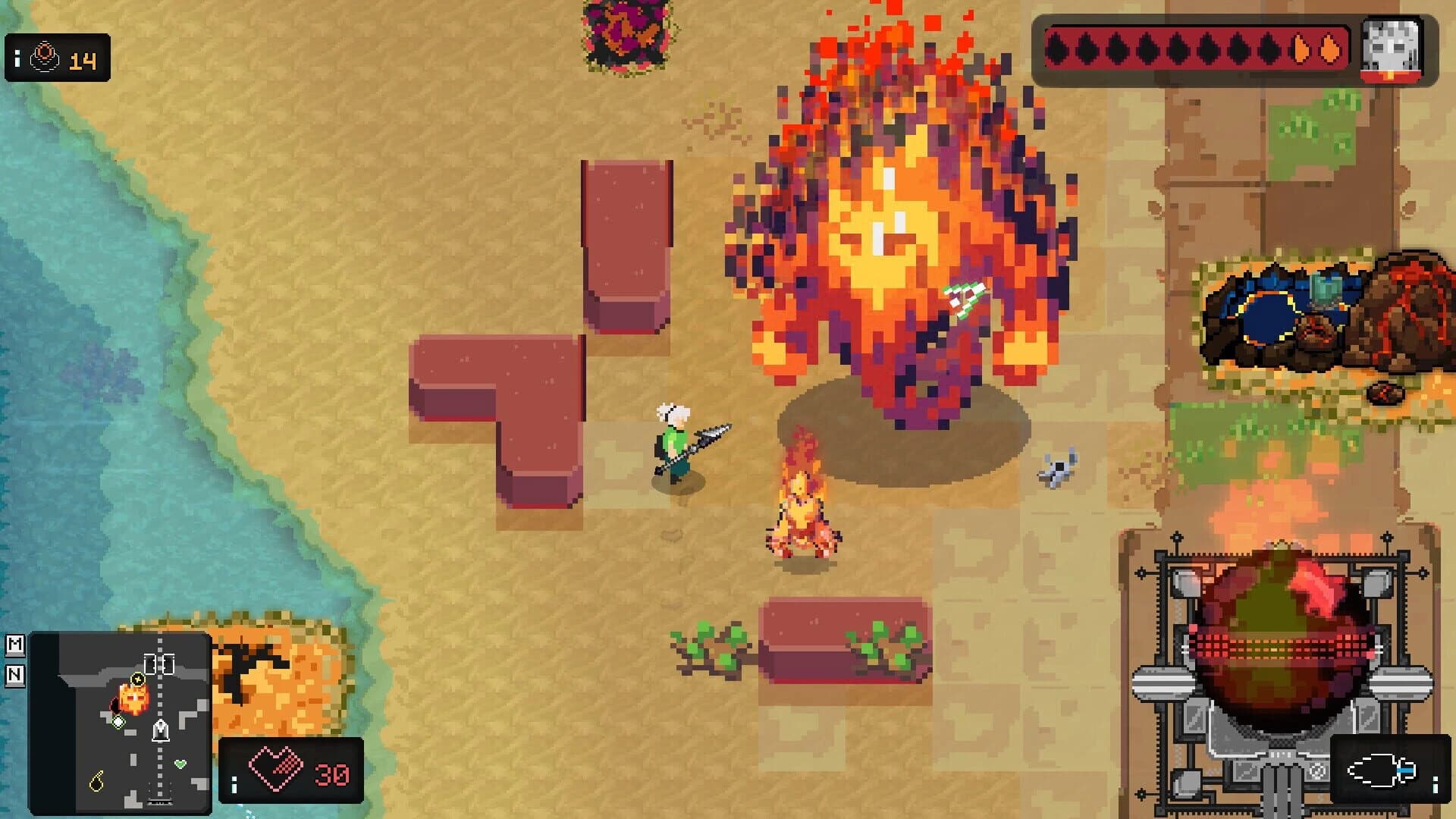The width and height of the screenshot is (1456, 819).
Task: Click the friendship score reading 30
Action: (x=331, y=775)
